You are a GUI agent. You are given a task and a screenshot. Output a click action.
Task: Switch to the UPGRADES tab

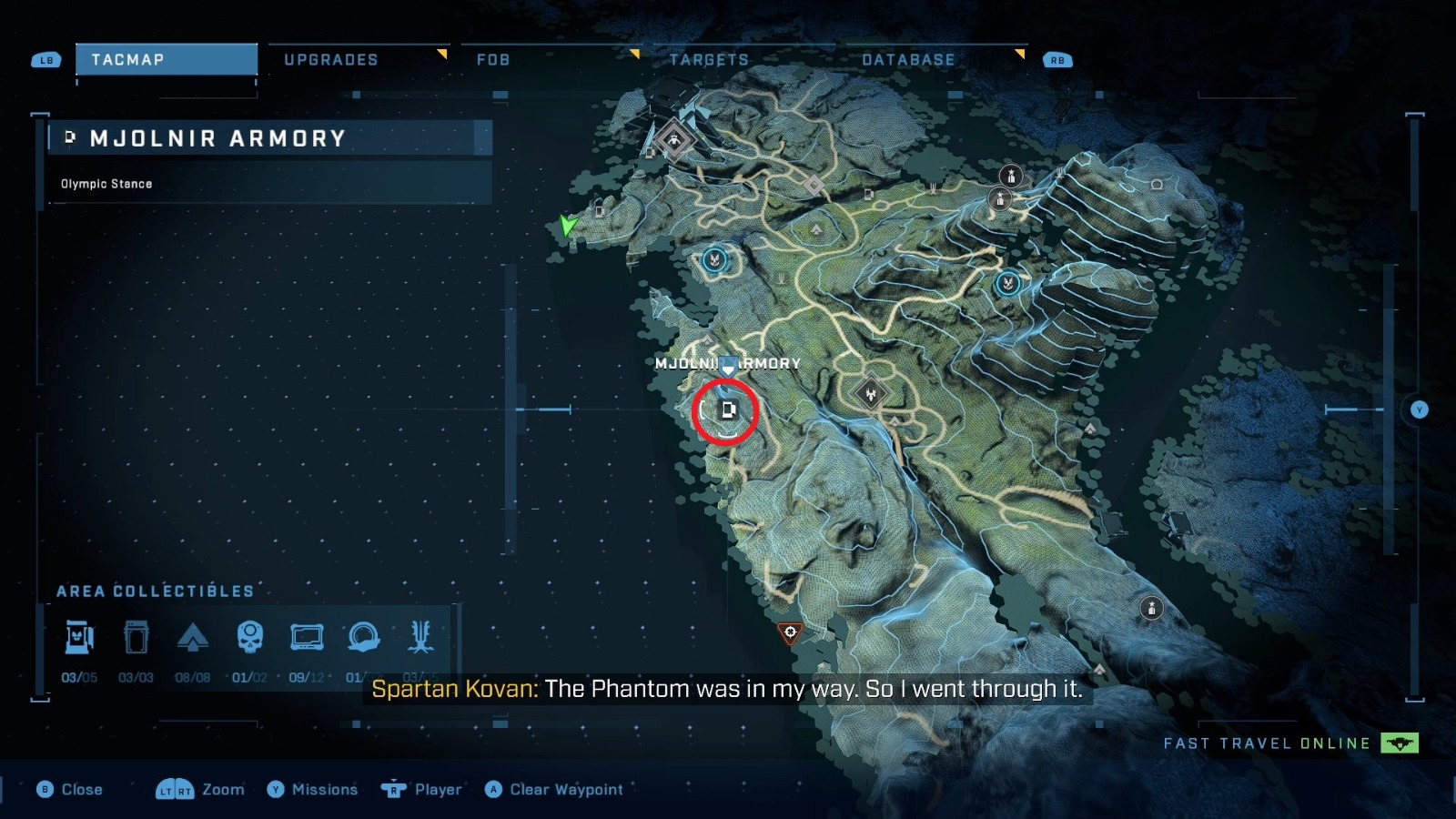click(332, 59)
